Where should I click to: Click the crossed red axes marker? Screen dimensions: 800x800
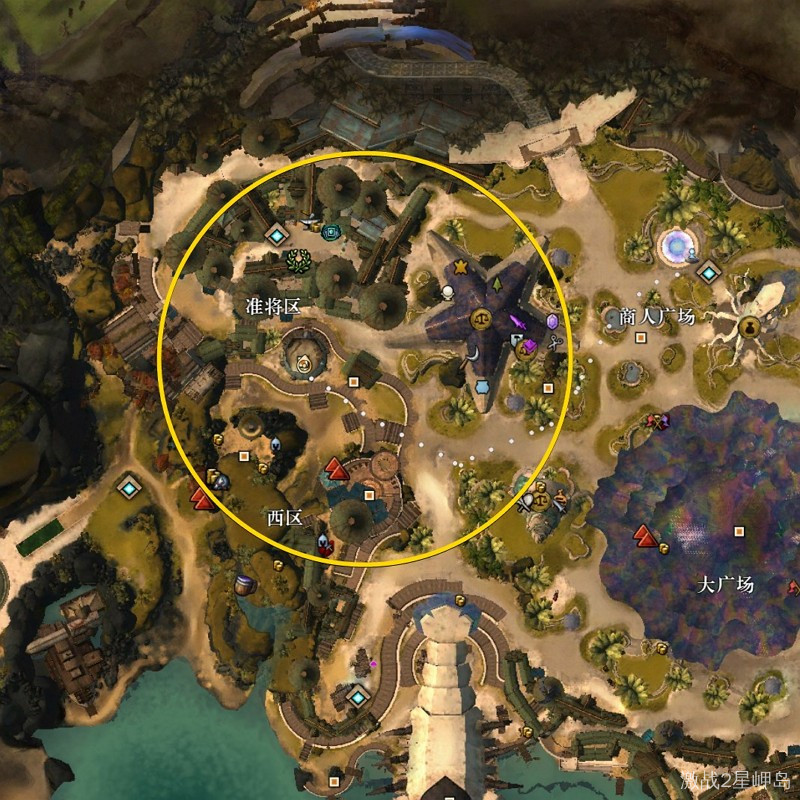(655, 421)
